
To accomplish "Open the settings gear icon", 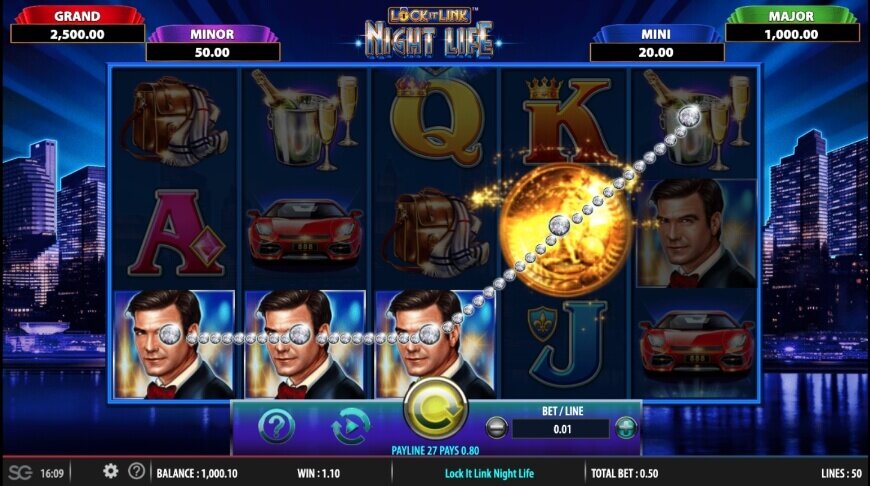I will coord(110,471).
